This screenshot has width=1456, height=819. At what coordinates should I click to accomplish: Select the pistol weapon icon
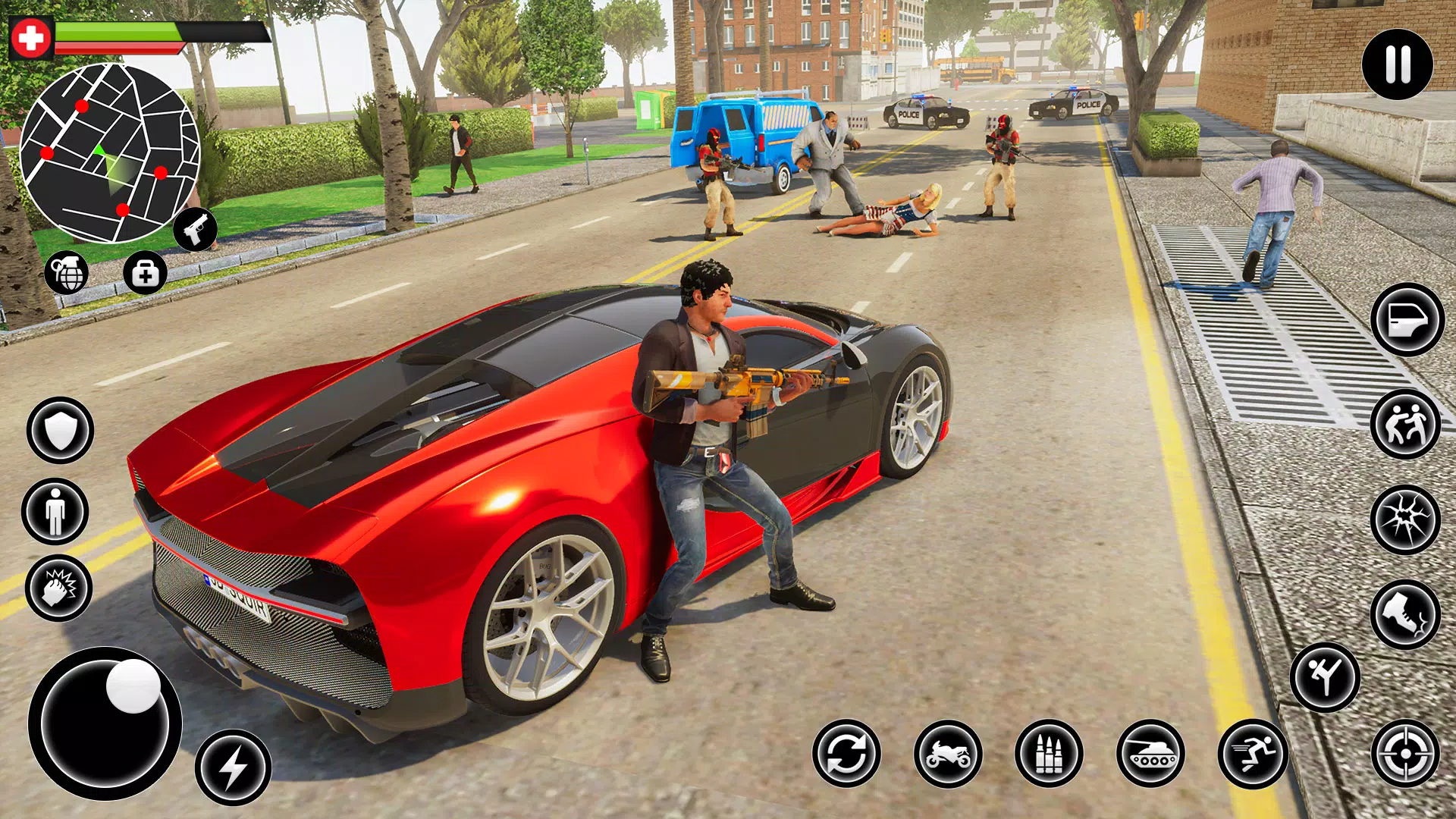point(195,228)
